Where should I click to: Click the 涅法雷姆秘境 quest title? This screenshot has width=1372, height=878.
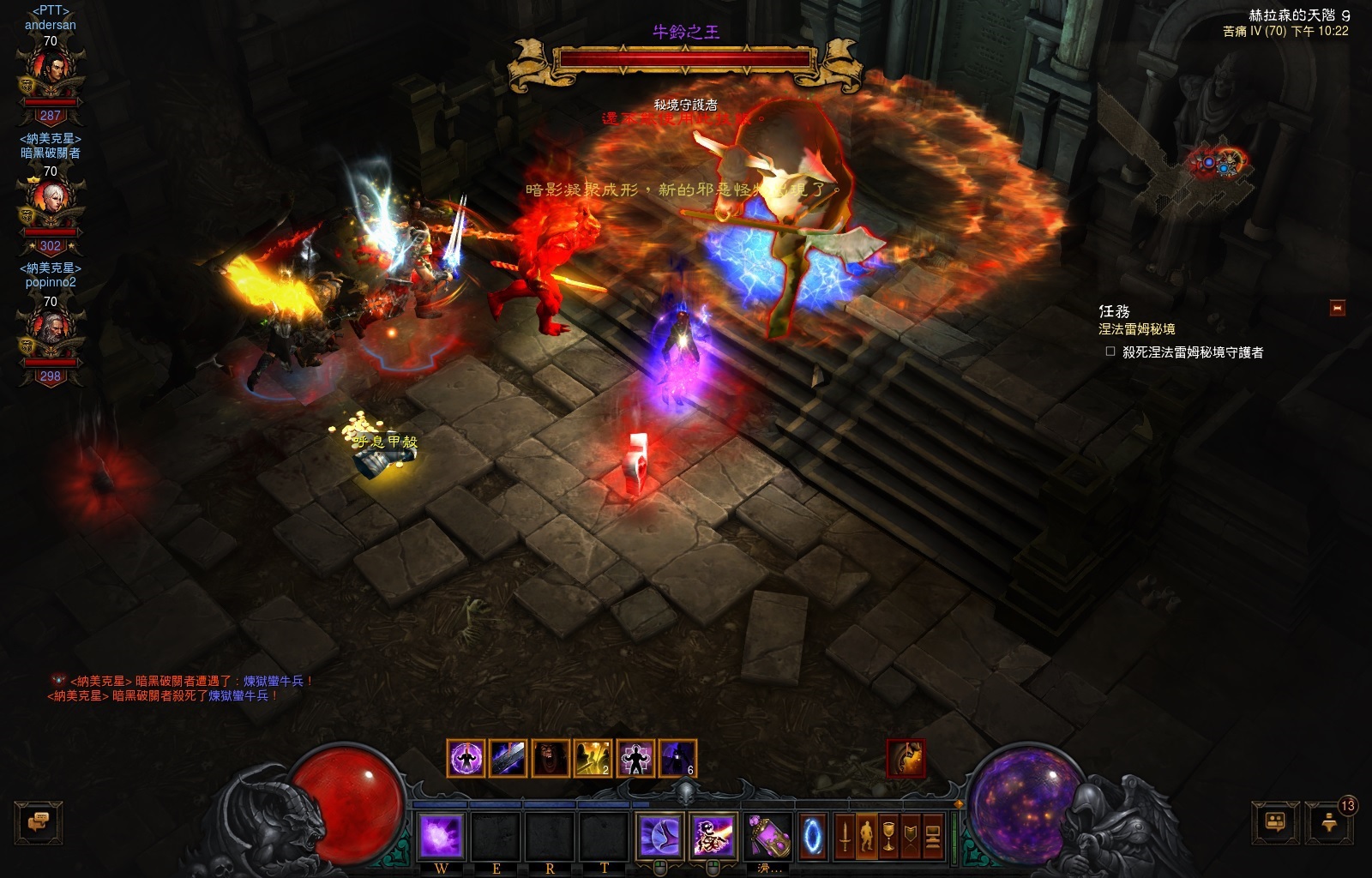point(1137,329)
